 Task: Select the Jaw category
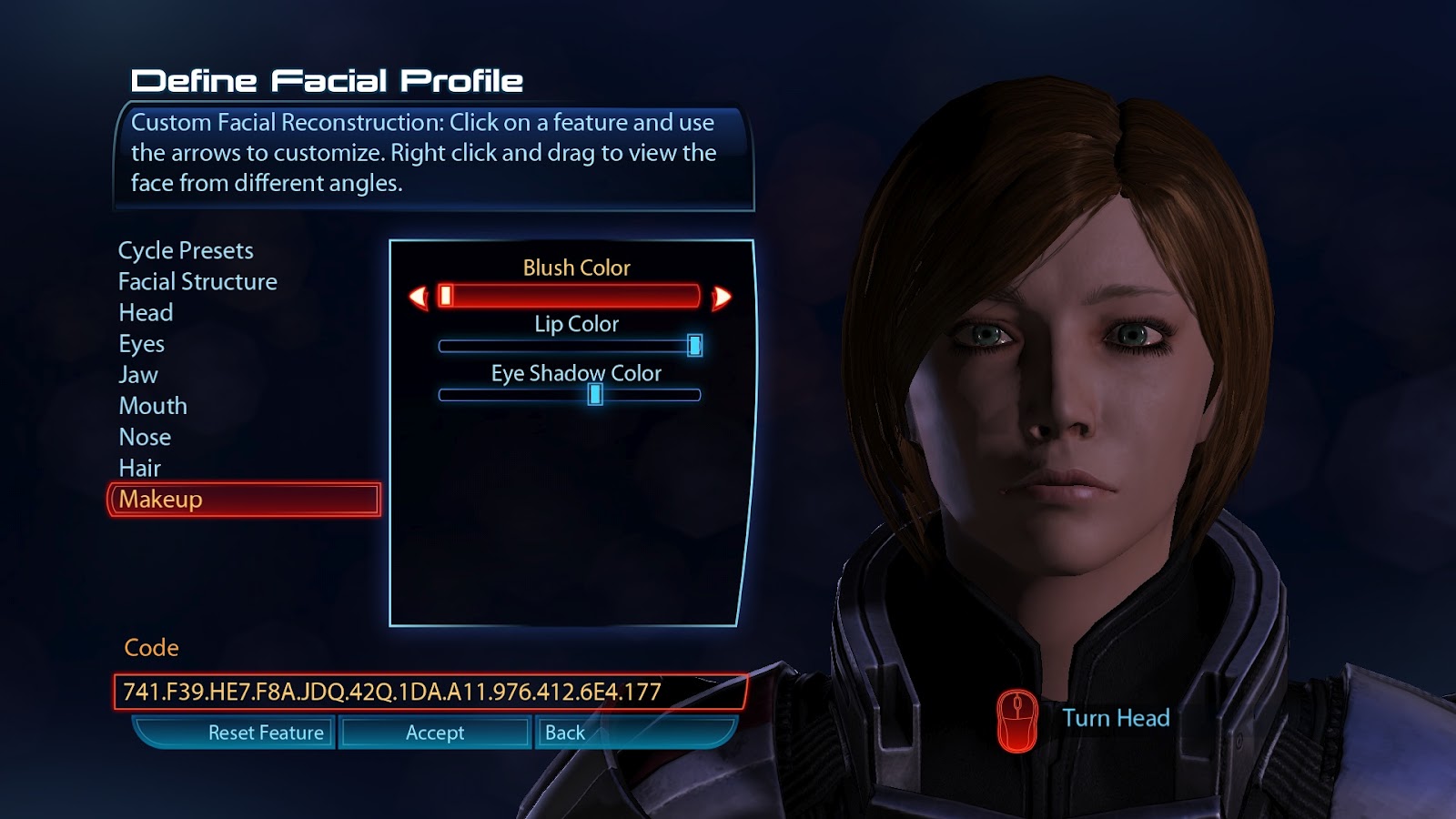[x=138, y=375]
